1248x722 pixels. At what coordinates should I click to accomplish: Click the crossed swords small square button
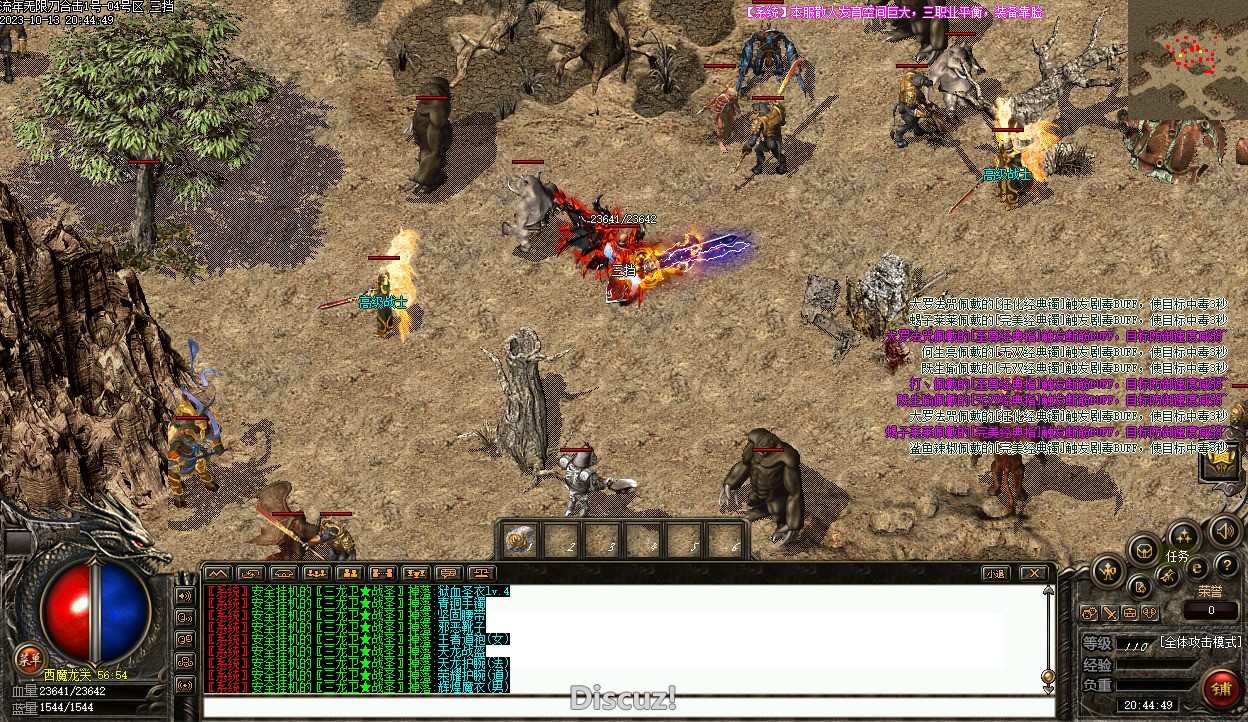coord(1110,612)
